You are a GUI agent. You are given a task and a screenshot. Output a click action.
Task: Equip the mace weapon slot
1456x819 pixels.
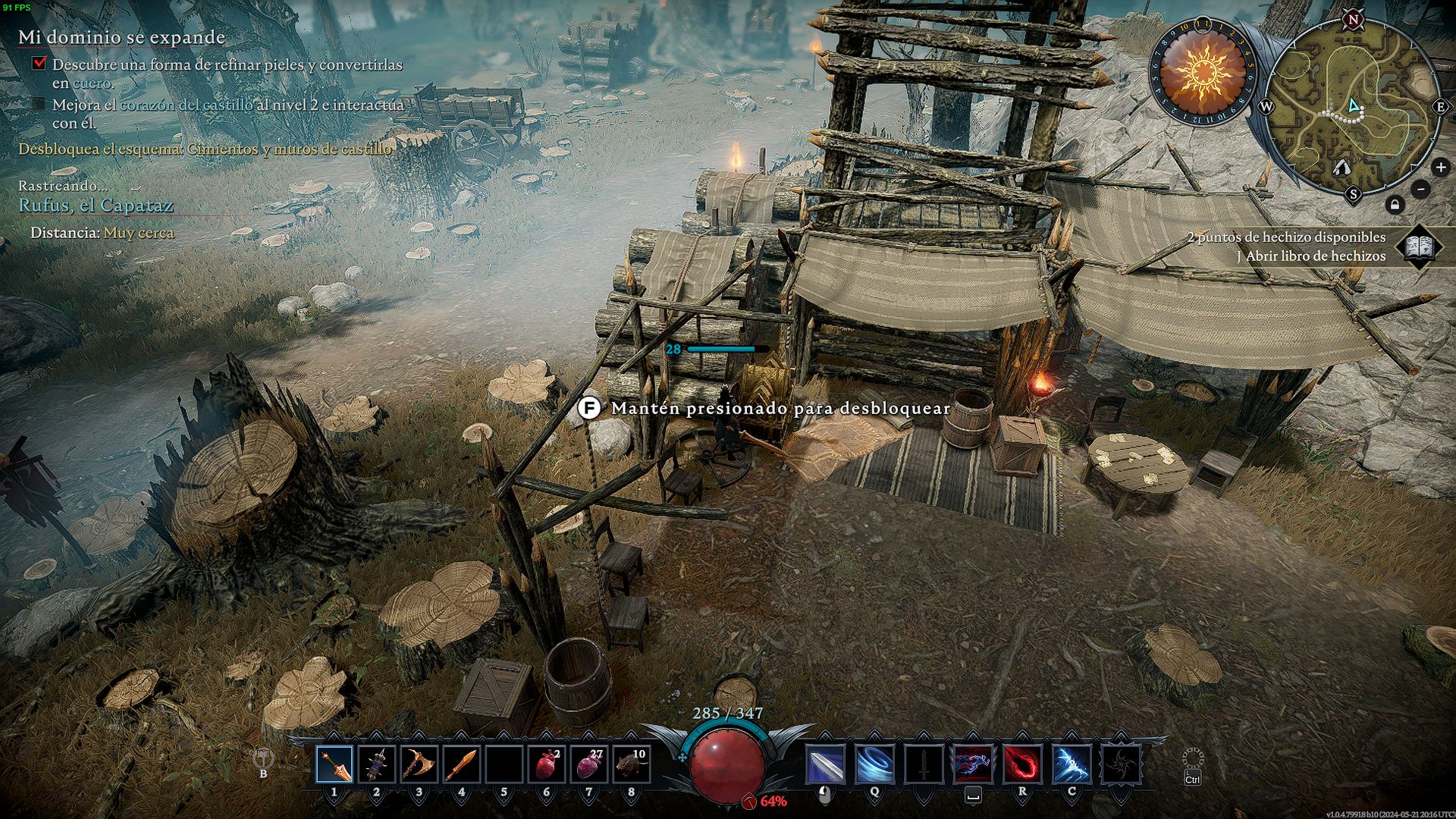tap(377, 764)
